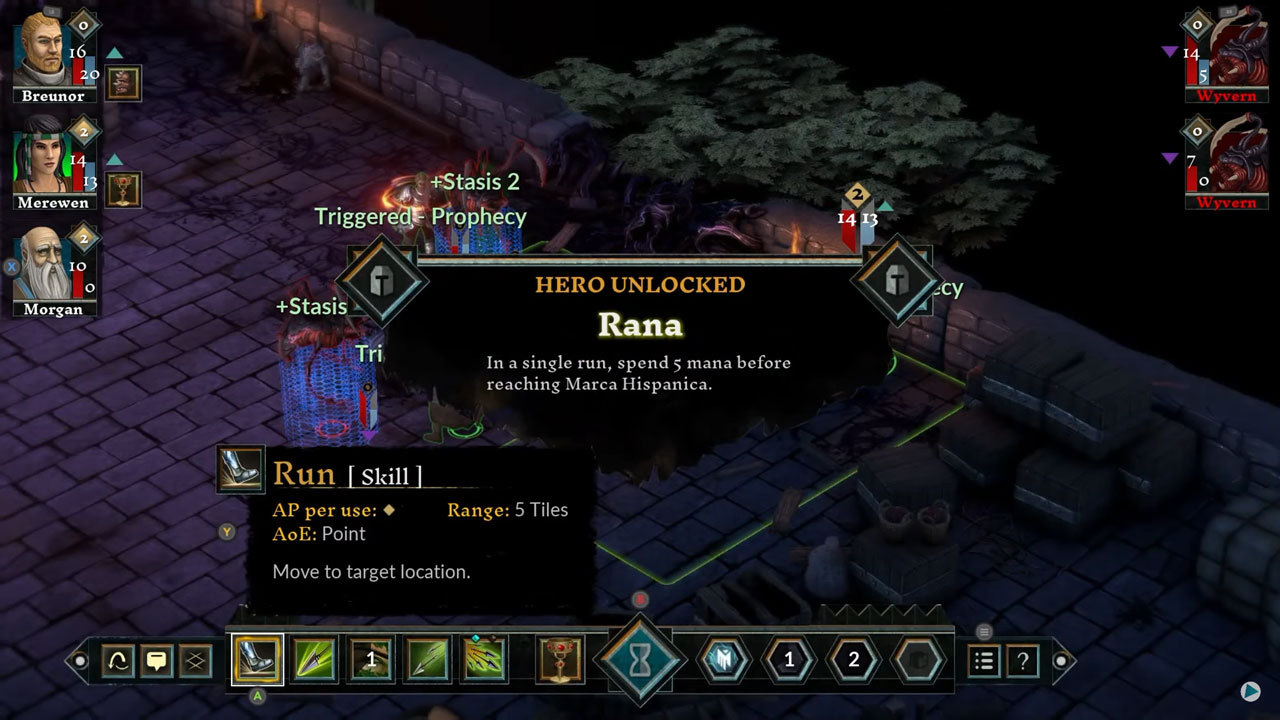Click the curved arrow button
Image resolution: width=1280 pixels, height=720 pixels.
118,661
